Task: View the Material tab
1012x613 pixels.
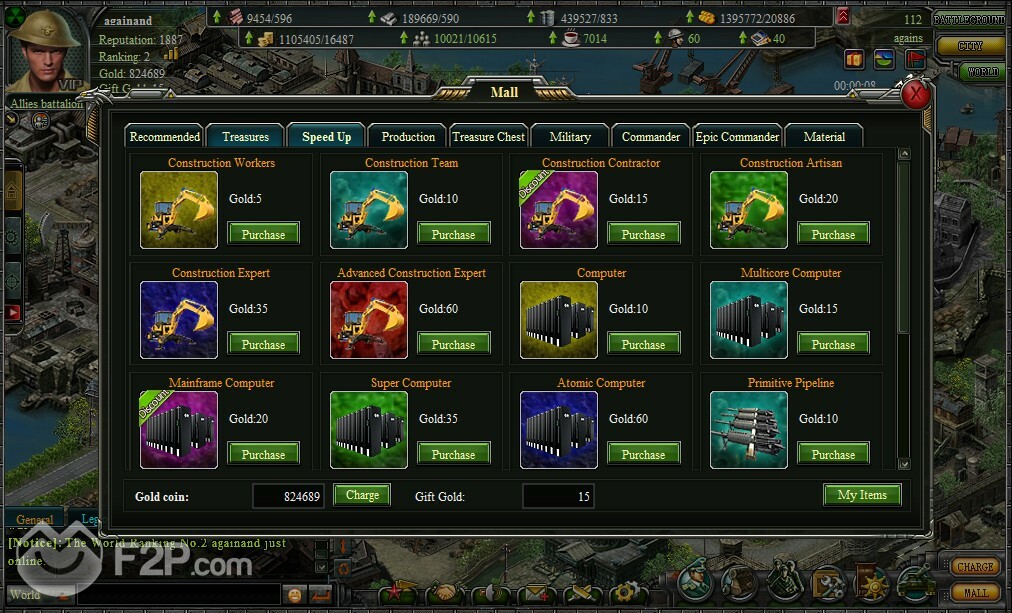Action: click(824, 137)
